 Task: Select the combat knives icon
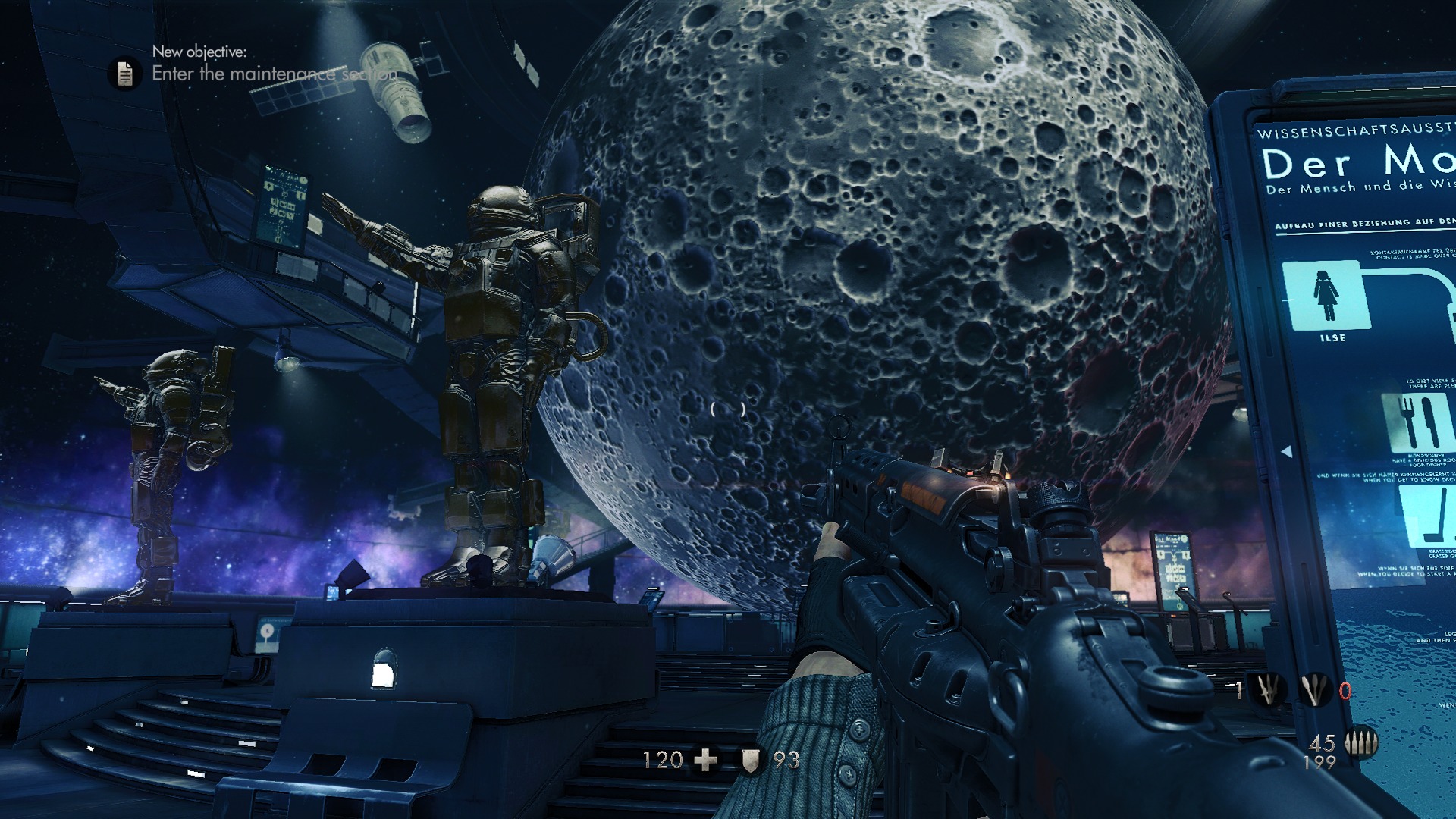[1267, 690]
